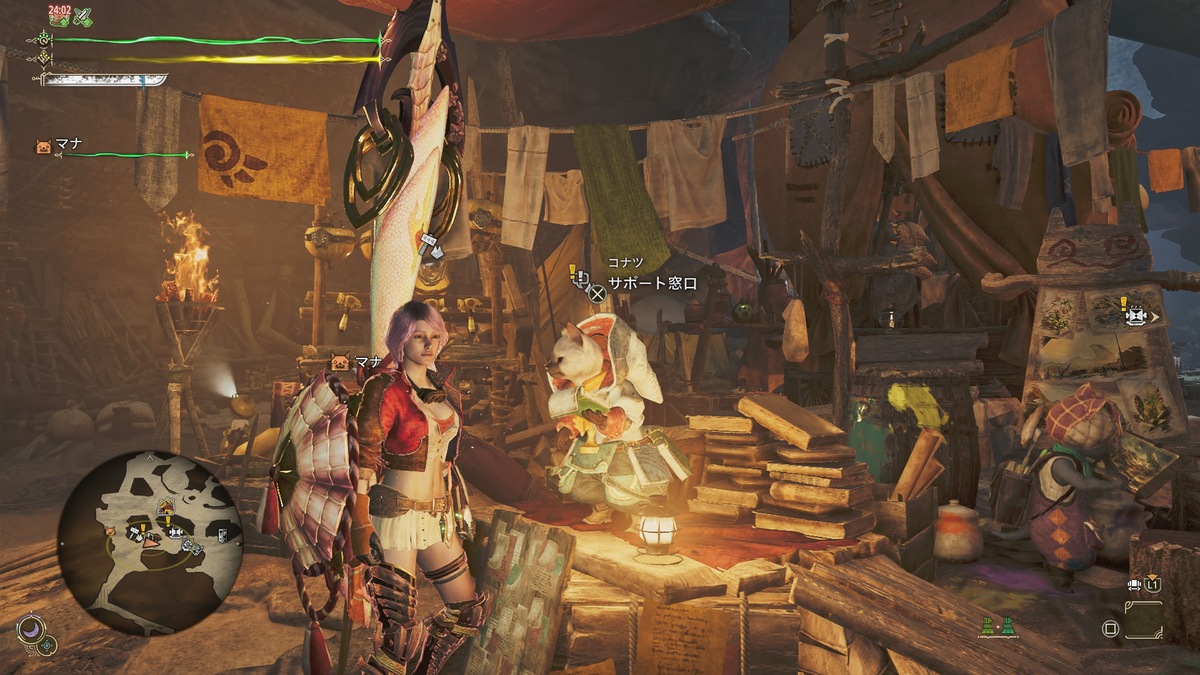Click the sword attack-up buff icon
This screenshot has height=675, width=1200.
tap(83, 16)
